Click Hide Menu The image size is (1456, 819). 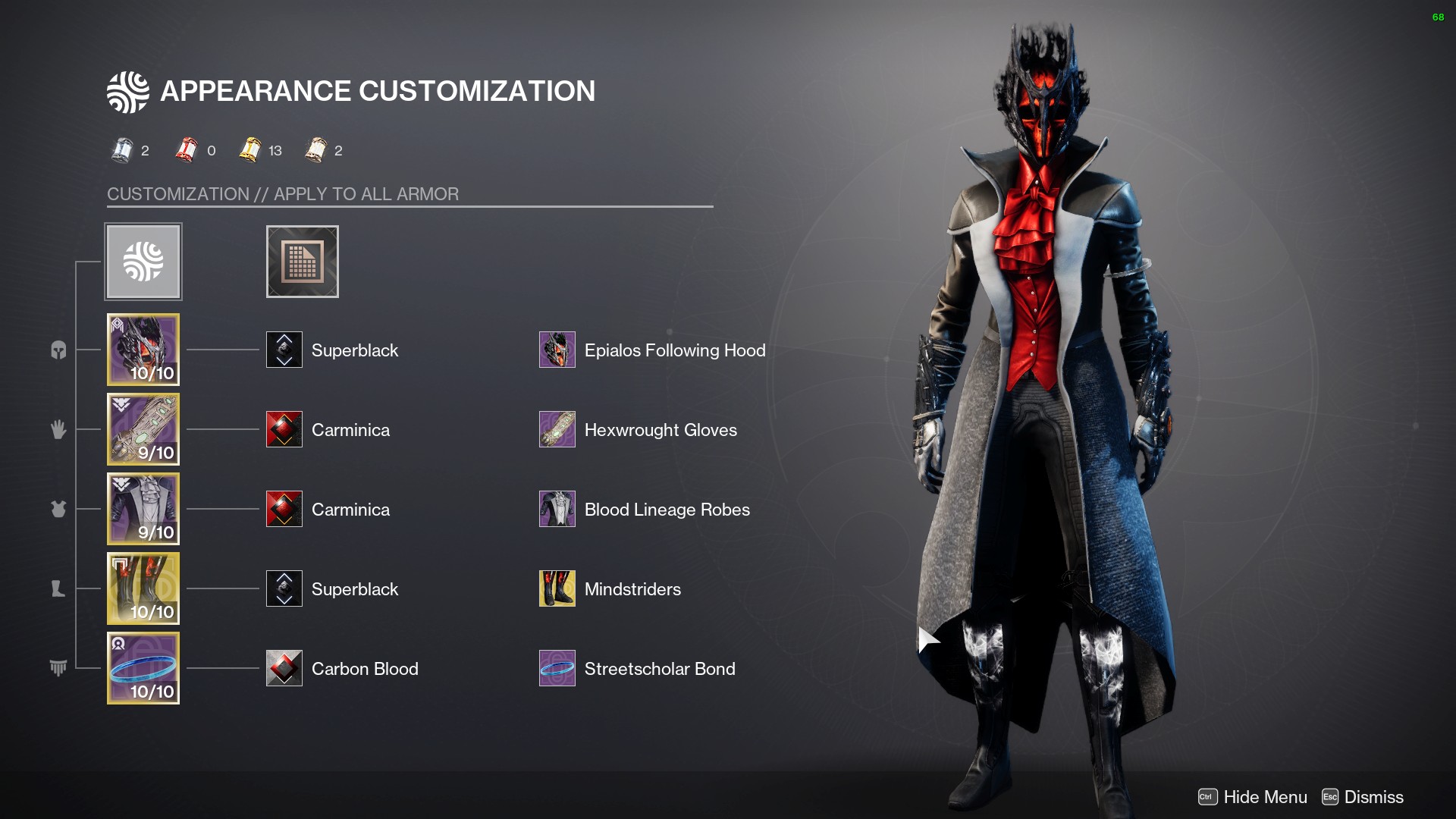click(x=1253, y=797)
